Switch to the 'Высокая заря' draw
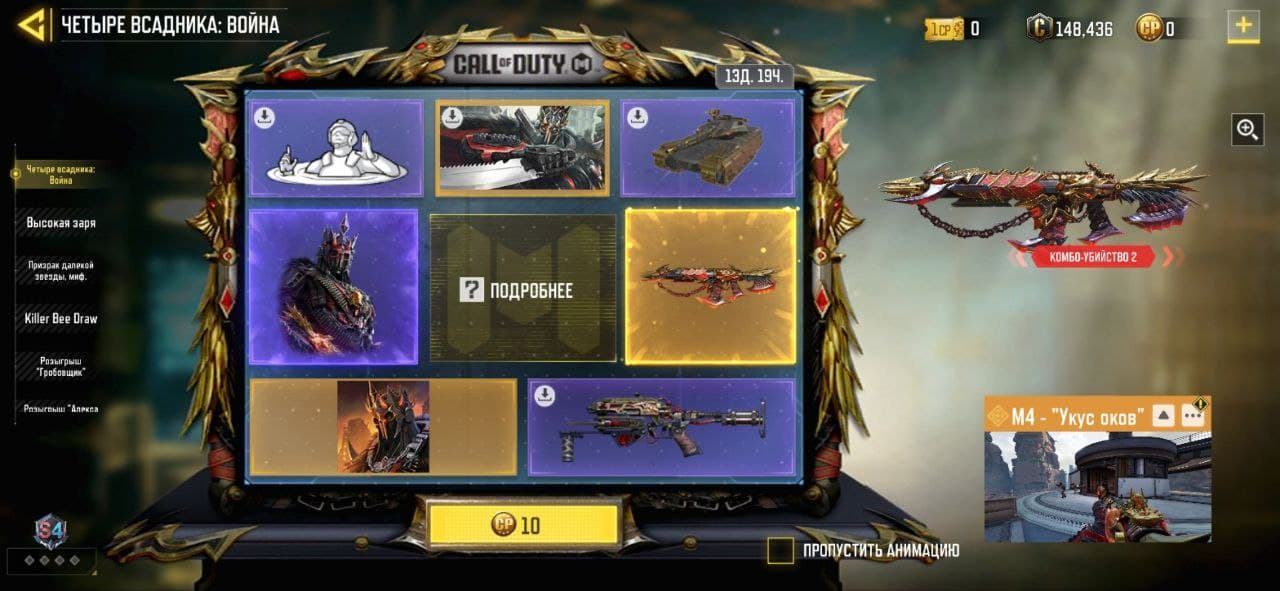1280x591 pixels. click(x=61, y=223)
